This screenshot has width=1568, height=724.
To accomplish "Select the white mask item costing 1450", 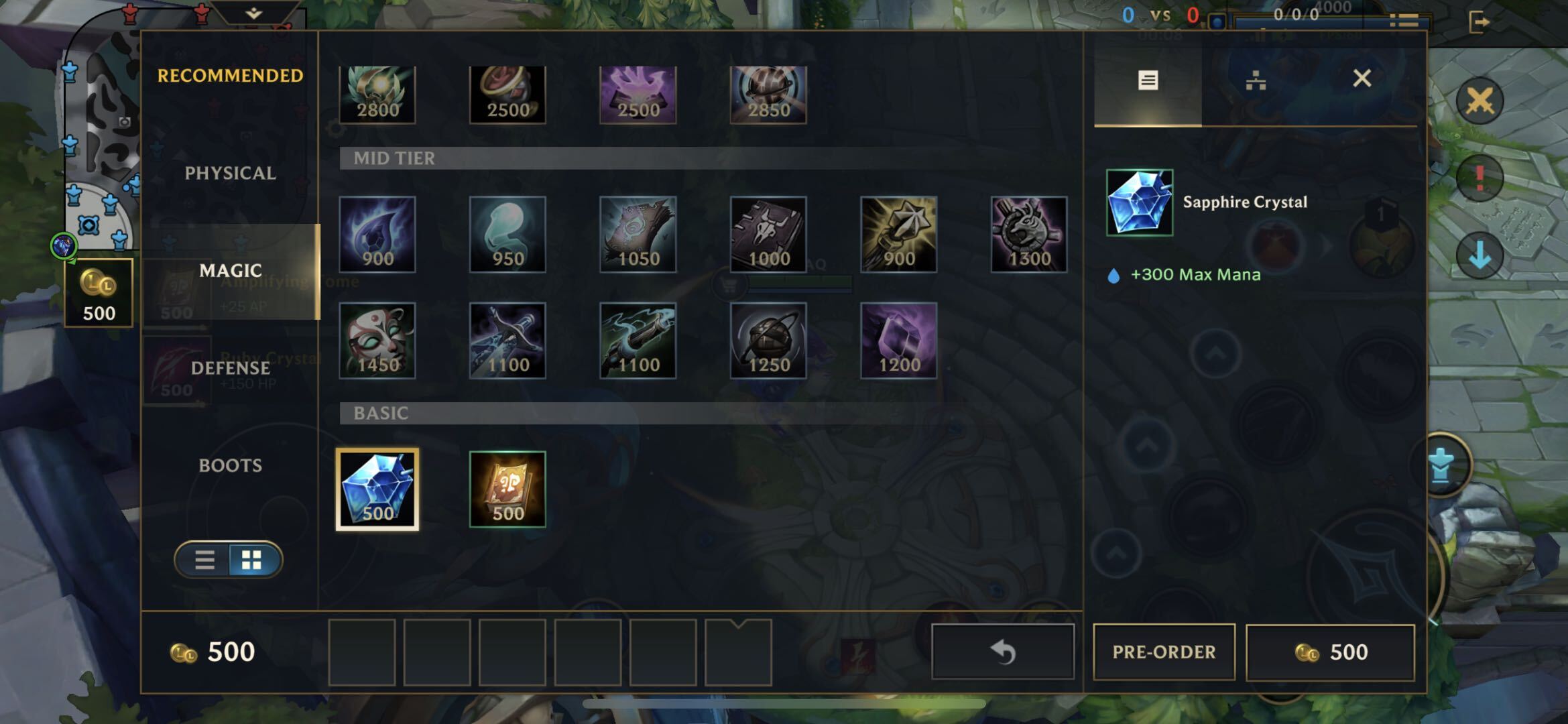I will click(377, 341).
